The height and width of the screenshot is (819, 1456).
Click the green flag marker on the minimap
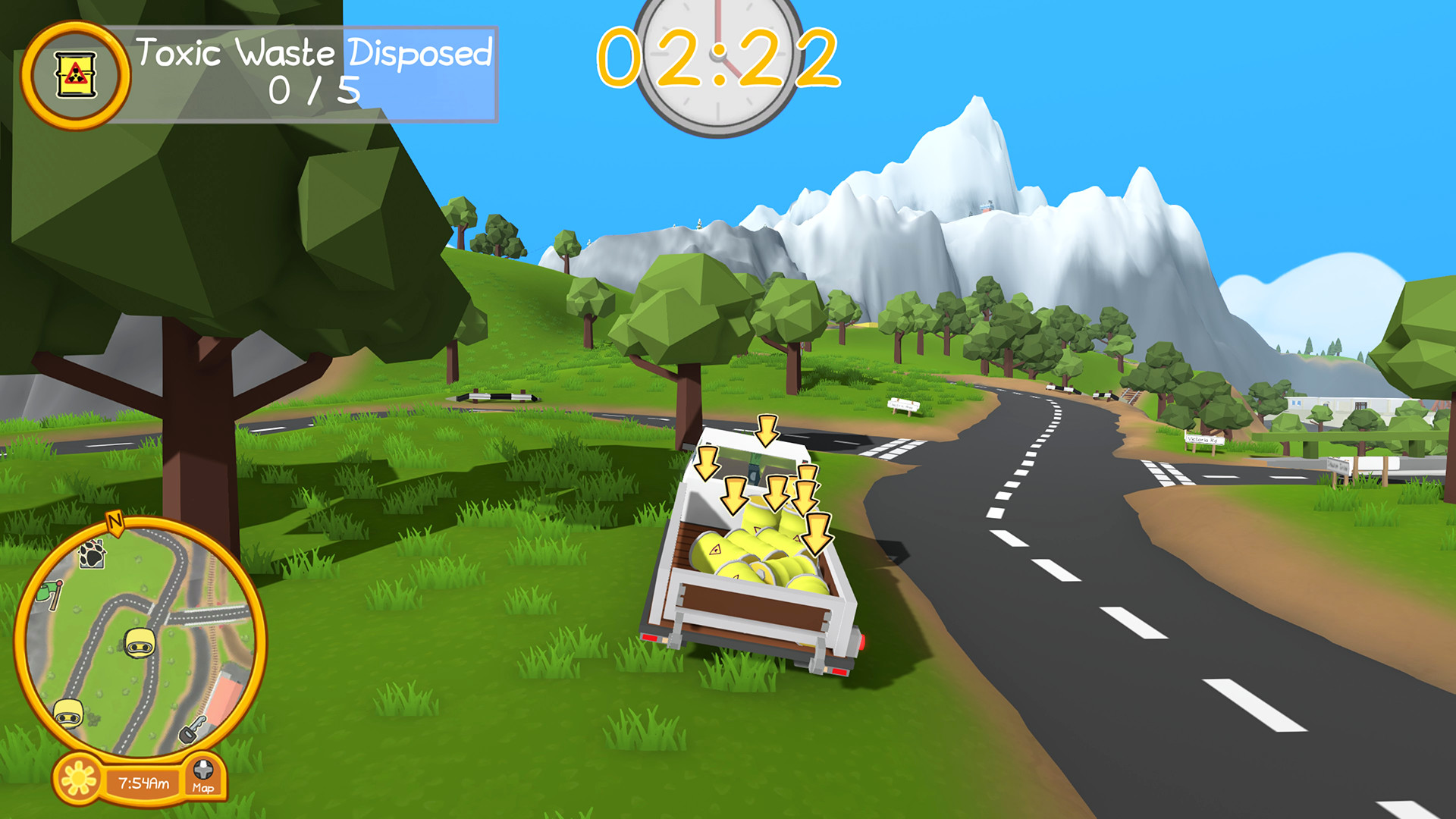pos(49,591)
